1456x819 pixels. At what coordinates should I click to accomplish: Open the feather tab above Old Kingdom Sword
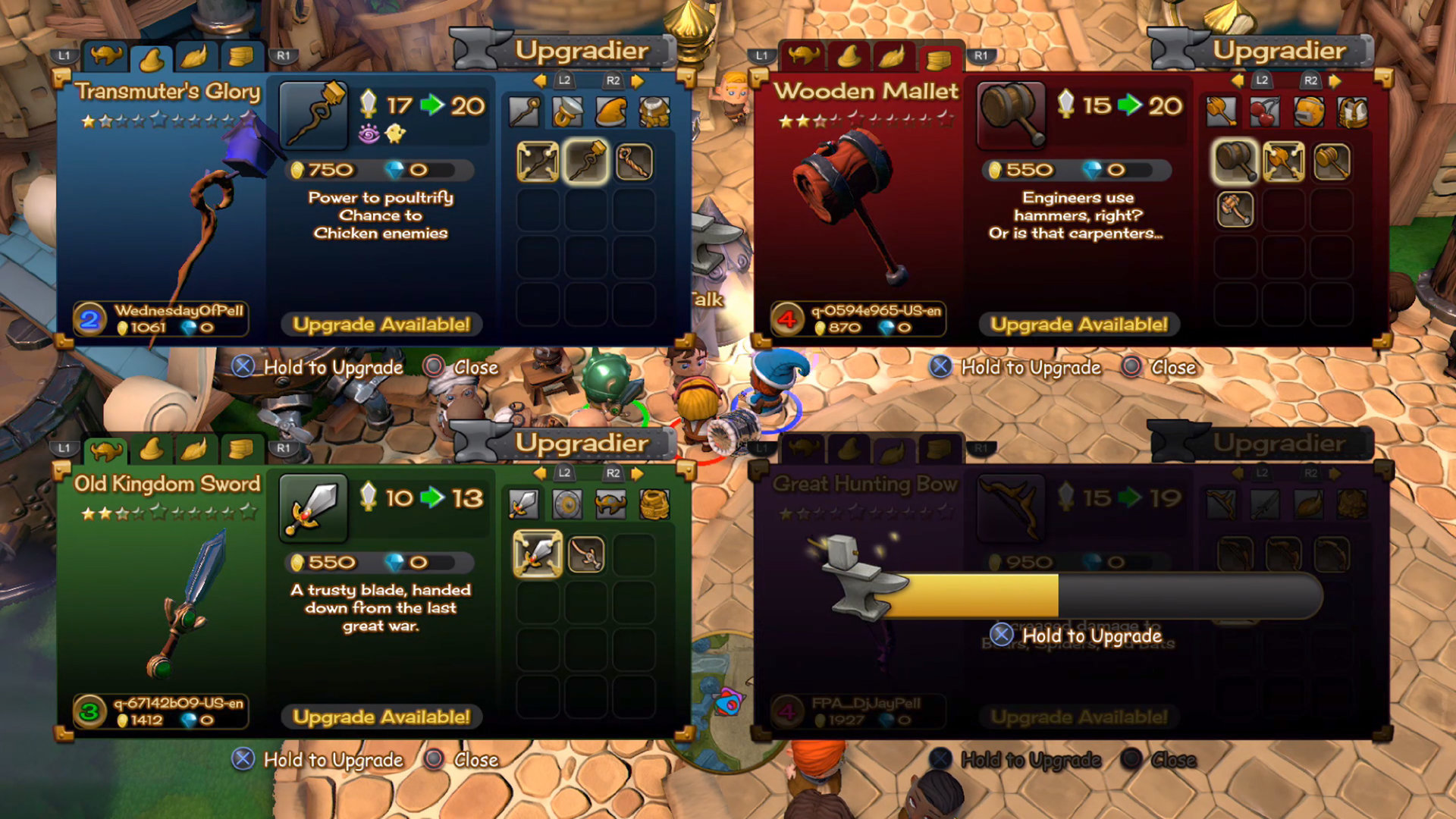tap(195, 450)
